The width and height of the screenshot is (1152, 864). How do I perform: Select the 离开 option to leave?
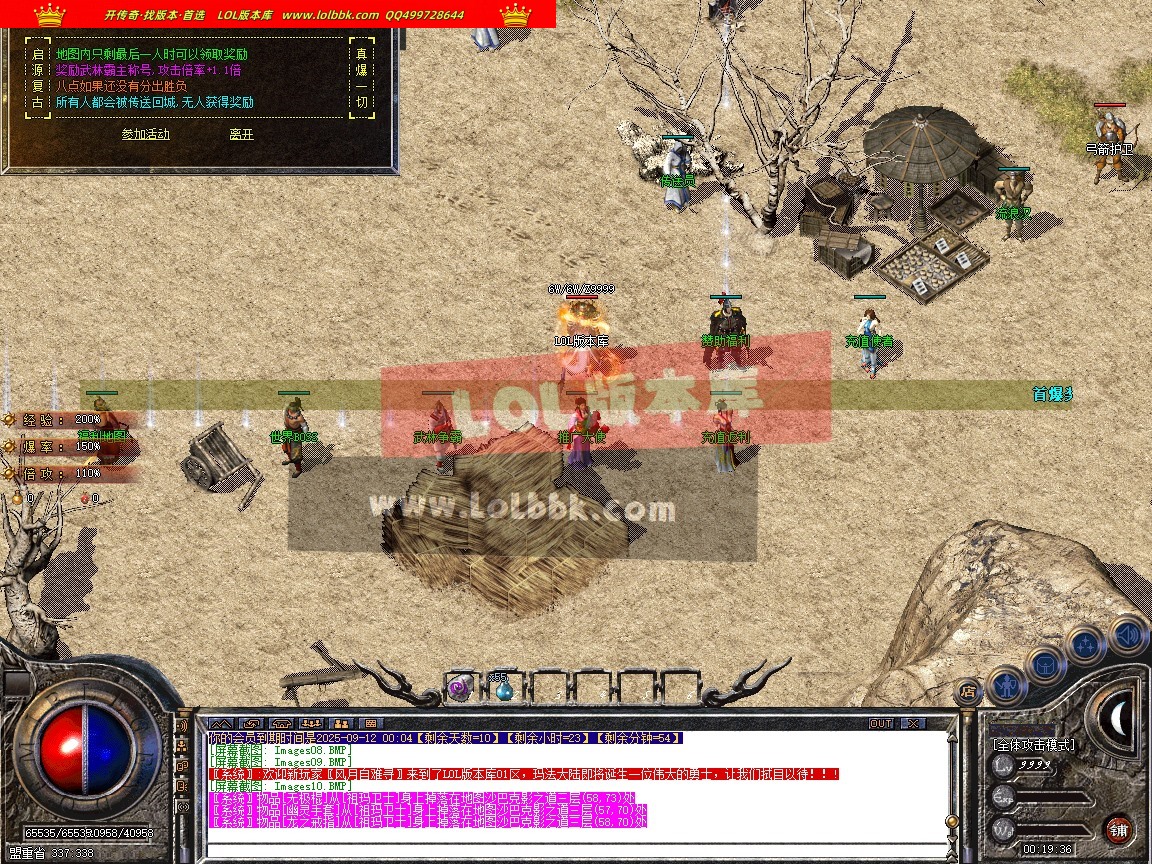coord(241,134)
